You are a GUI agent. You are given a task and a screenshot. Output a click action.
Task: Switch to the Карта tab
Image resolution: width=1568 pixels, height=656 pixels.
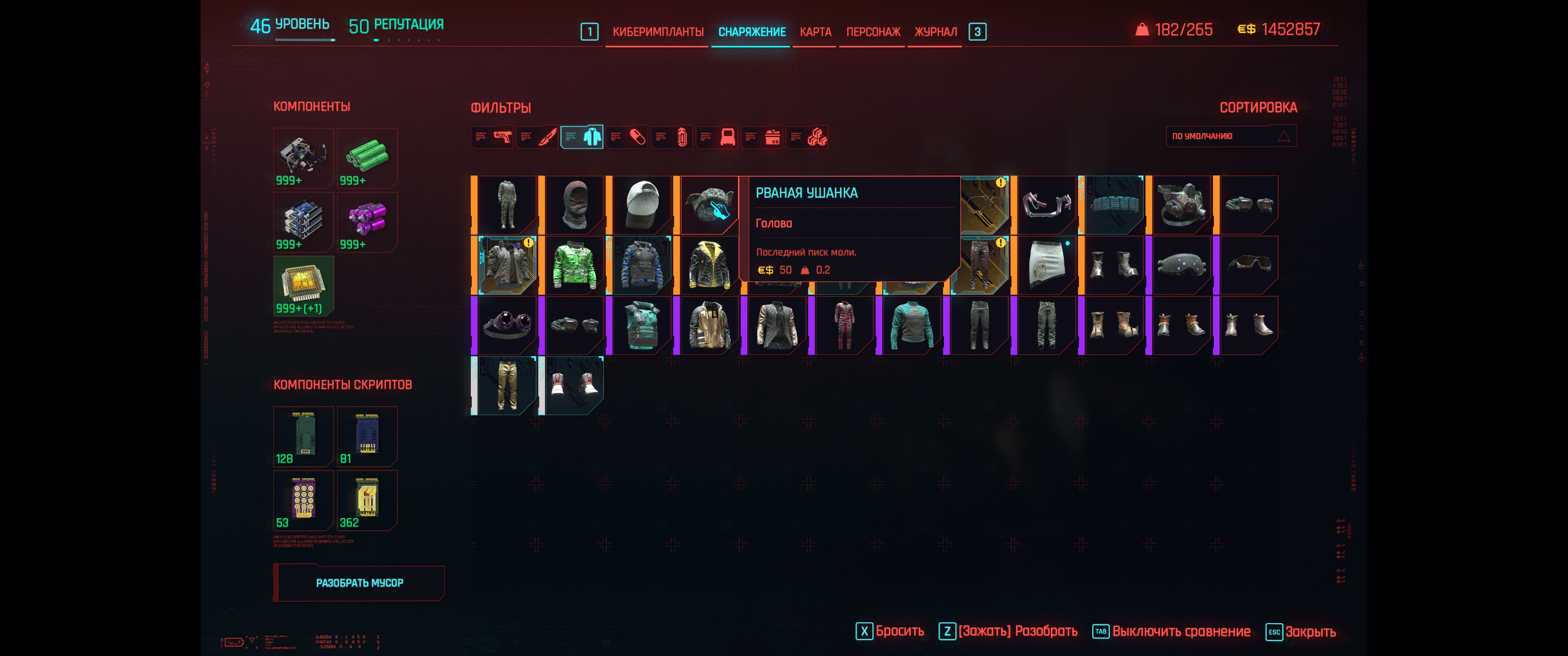pyautogui.click(x=815, y=31)
